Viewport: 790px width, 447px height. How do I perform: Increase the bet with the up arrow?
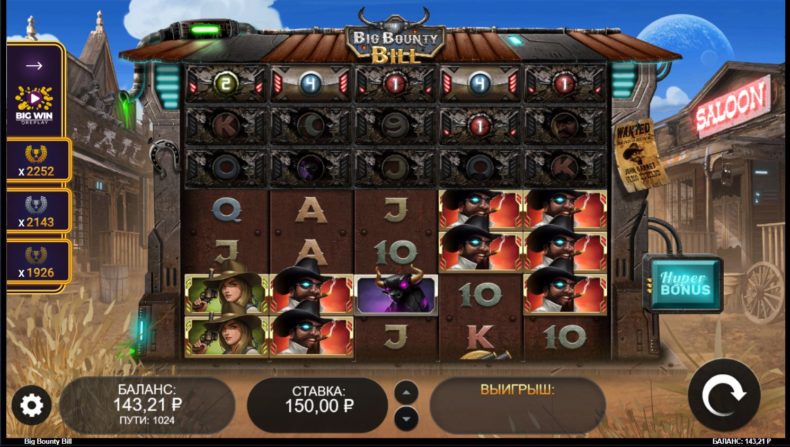(x=406, y=391)
